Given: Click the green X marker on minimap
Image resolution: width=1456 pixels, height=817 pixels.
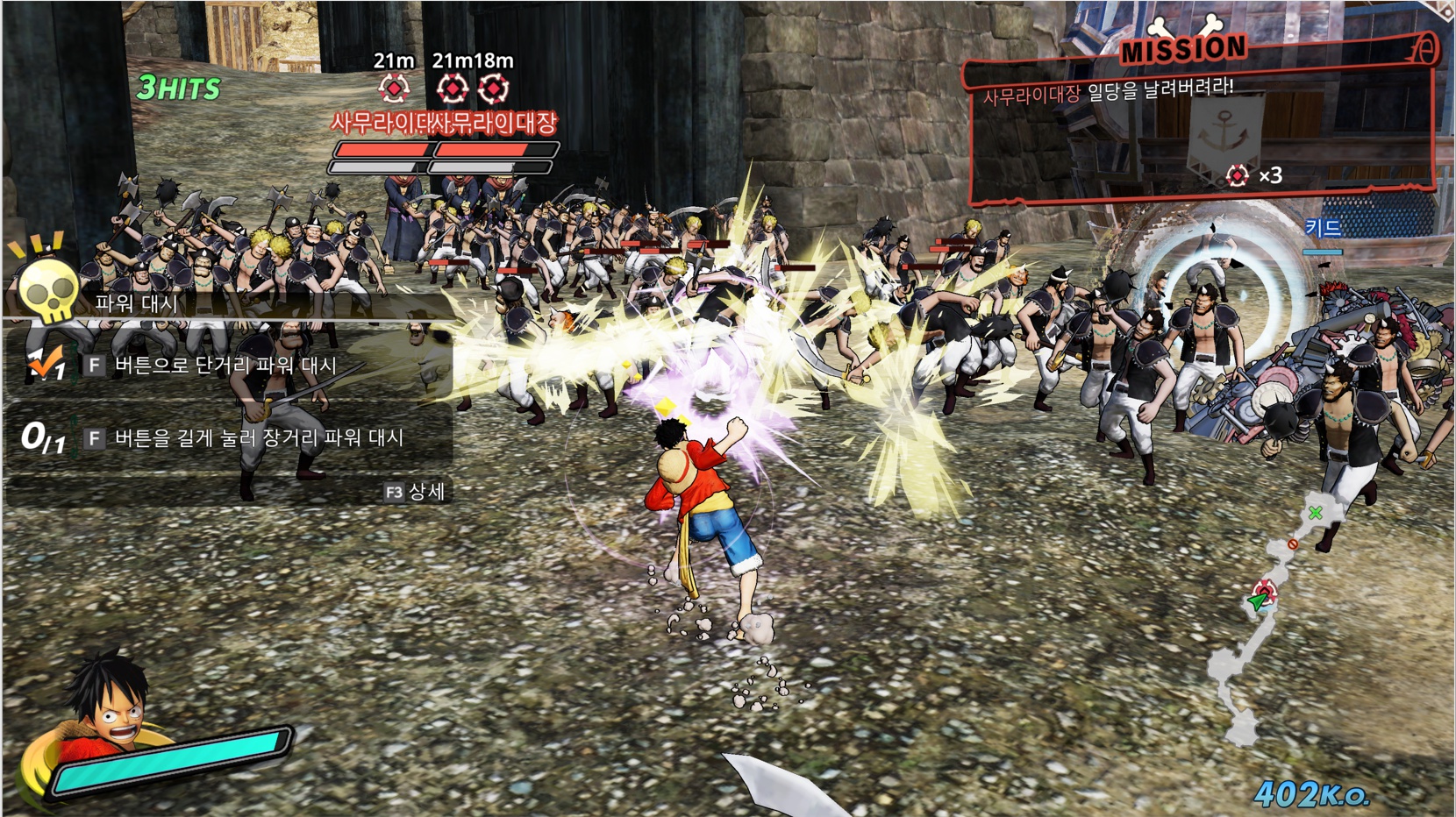Looking at the screenshot, I should coord(1315,513).
